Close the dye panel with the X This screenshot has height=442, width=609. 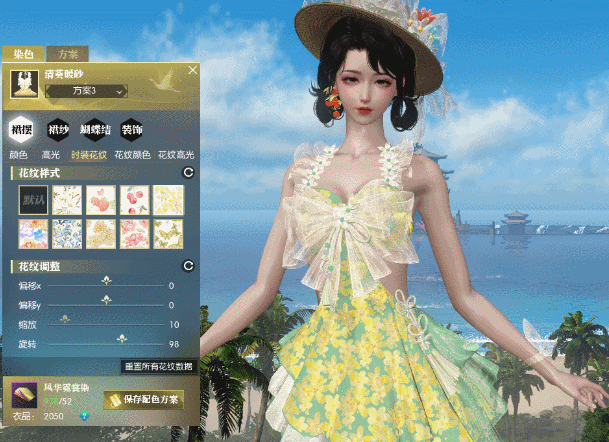tap(193, 70)
